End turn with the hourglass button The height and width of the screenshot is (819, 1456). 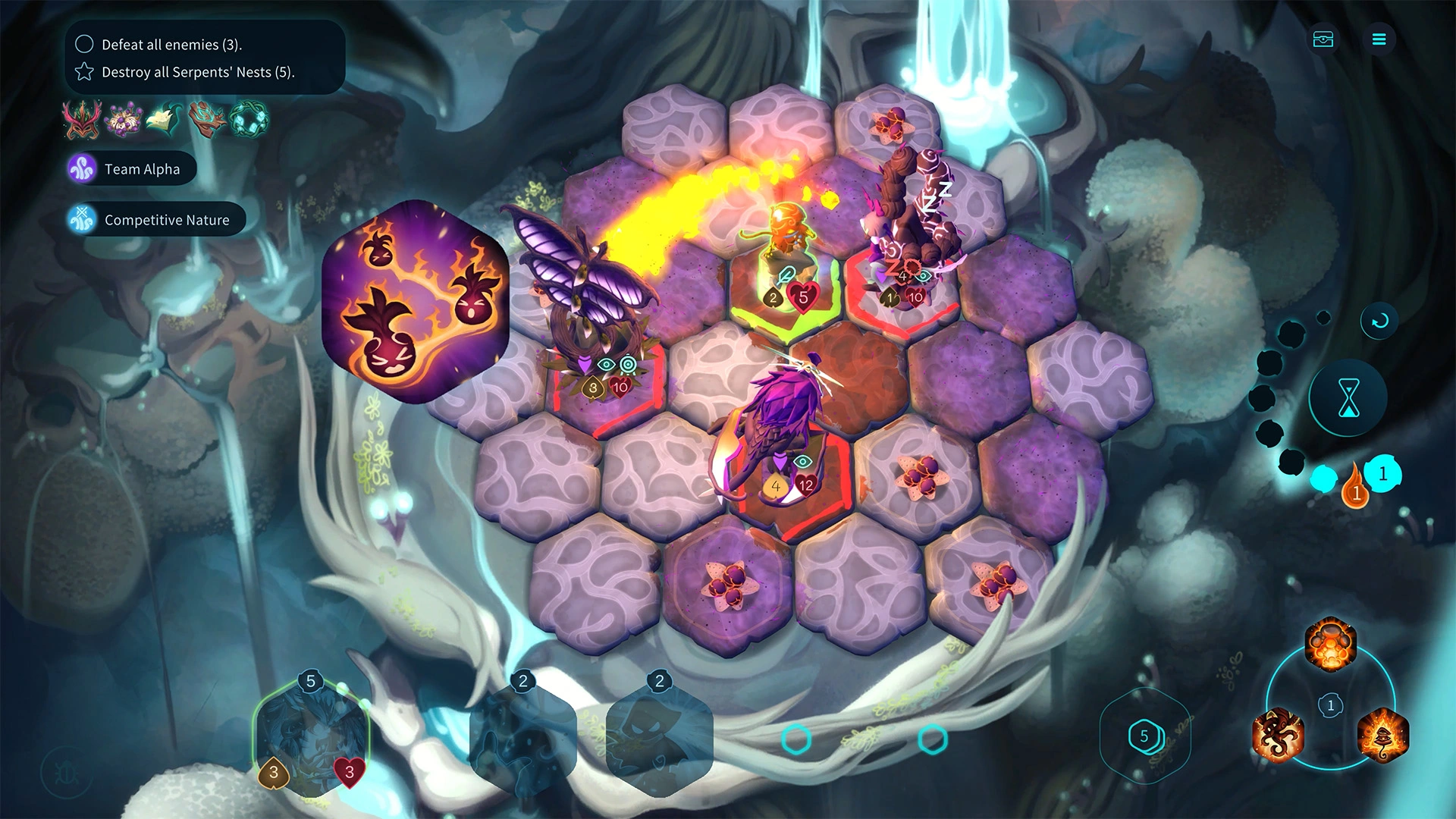(1348, 398)
